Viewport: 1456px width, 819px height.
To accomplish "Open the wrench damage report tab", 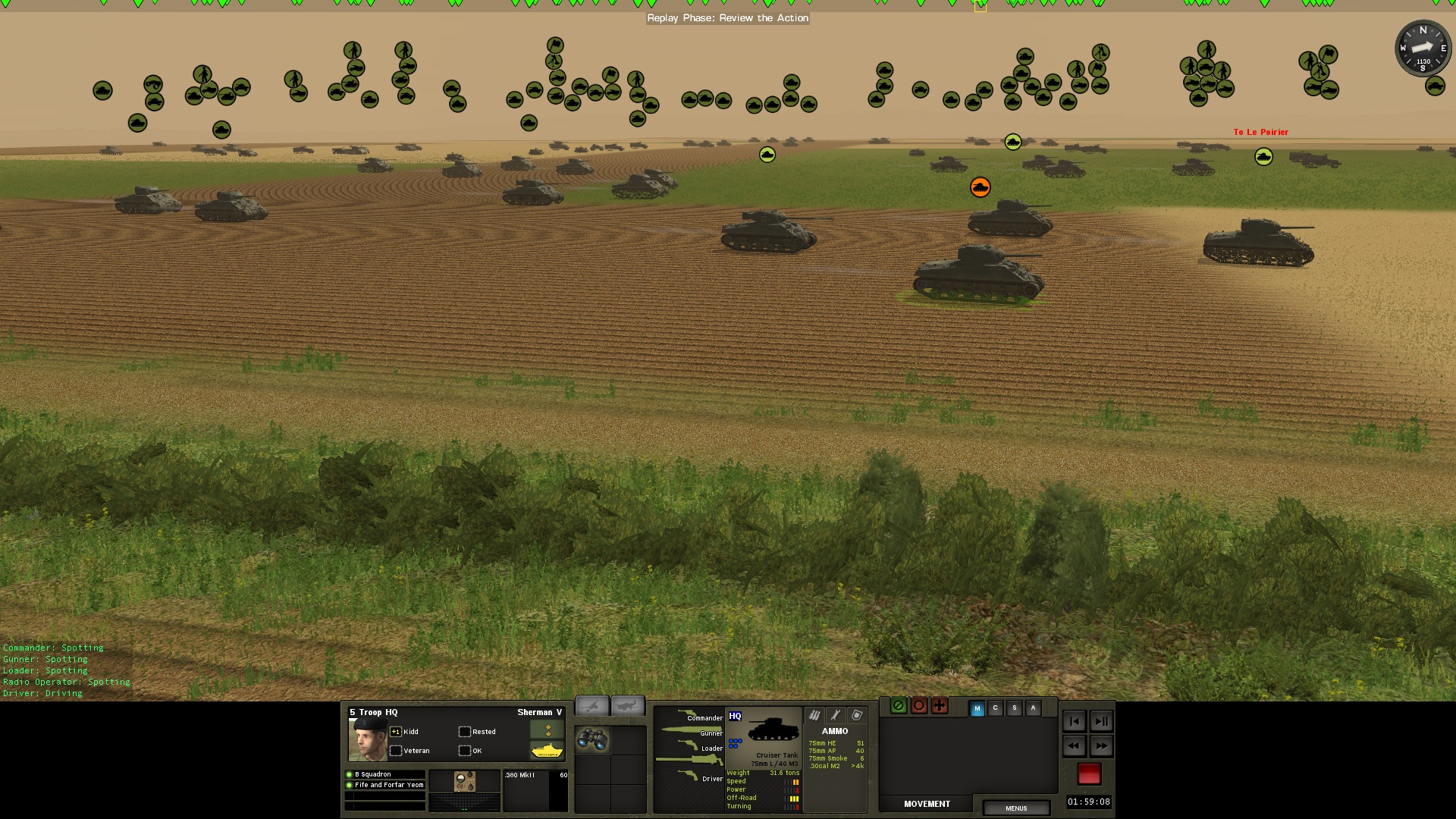I will click(x=836, y=715).
